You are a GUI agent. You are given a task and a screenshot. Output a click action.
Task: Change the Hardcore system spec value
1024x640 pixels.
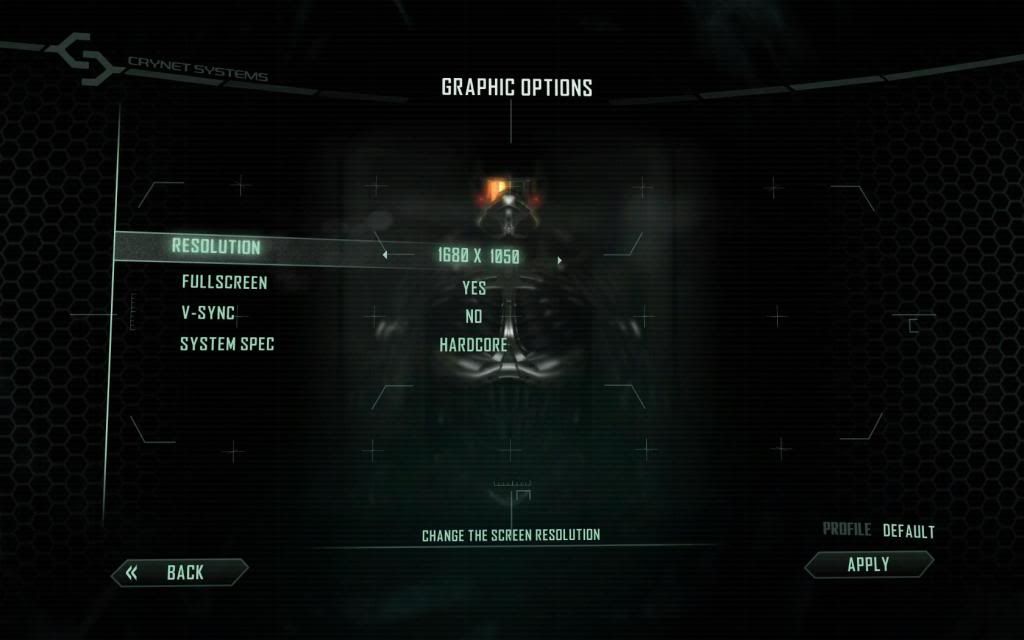click(473, 346)
